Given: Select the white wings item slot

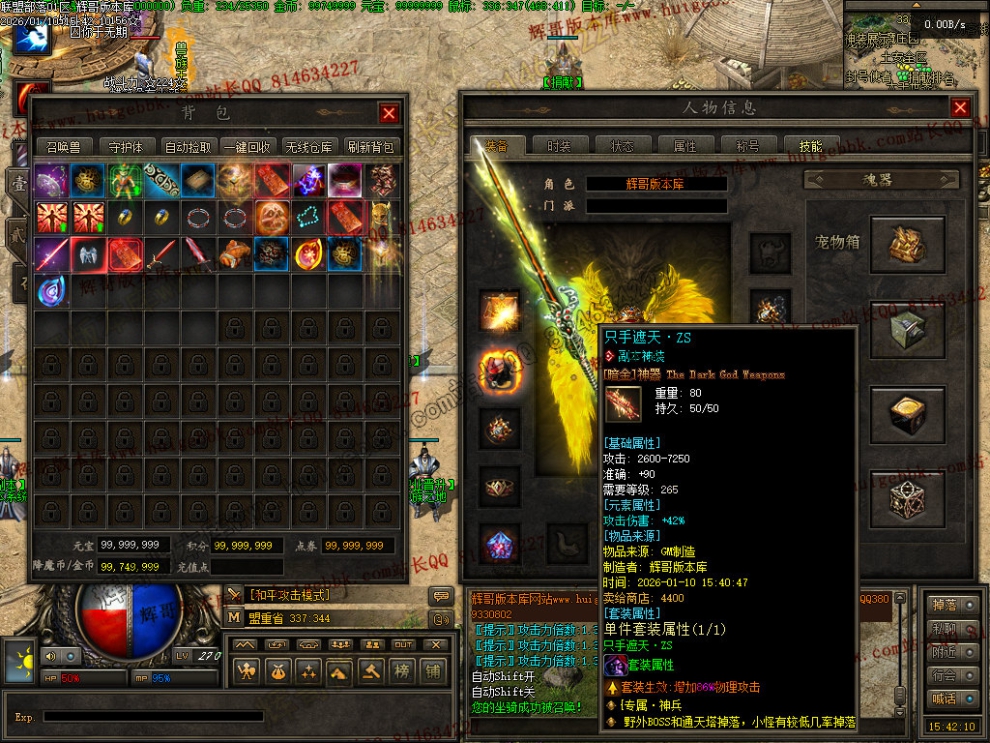Looking at the screenshot, I should [x=88, y=254].
